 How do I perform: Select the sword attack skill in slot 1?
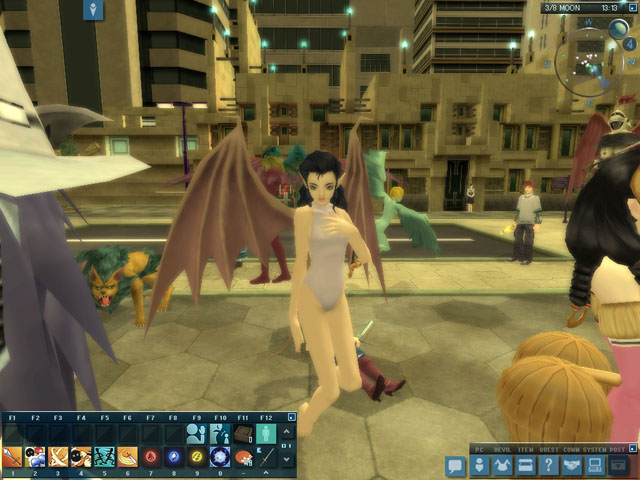tap(12, 457)
